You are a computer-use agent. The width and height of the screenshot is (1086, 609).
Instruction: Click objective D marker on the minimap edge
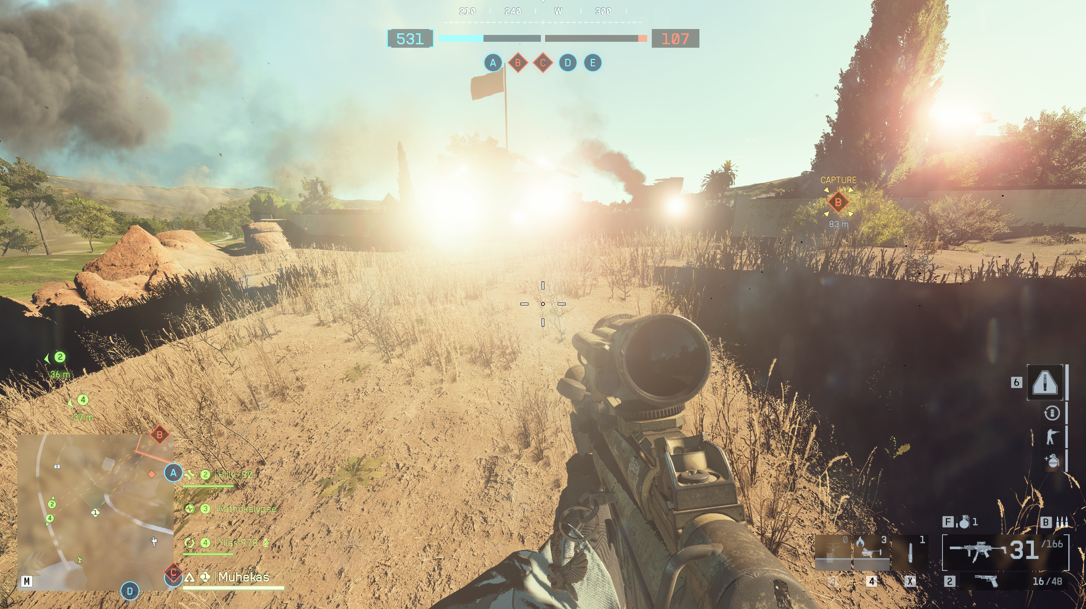(130, 591)
